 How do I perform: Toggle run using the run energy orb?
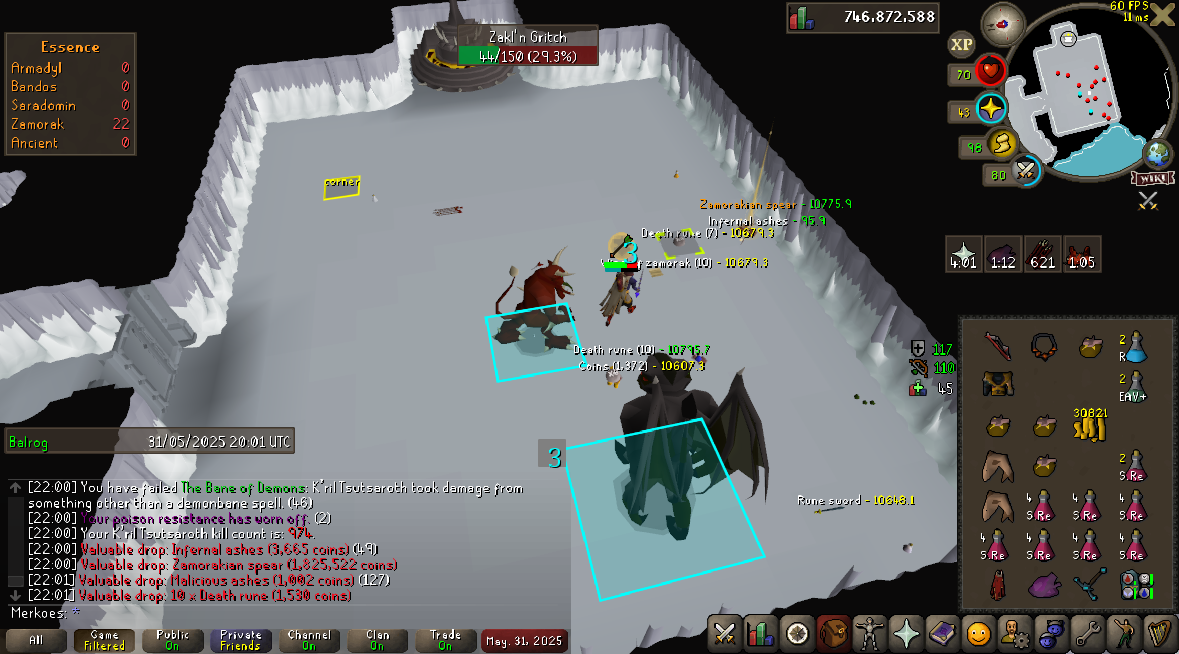(x=1002, y=145)
